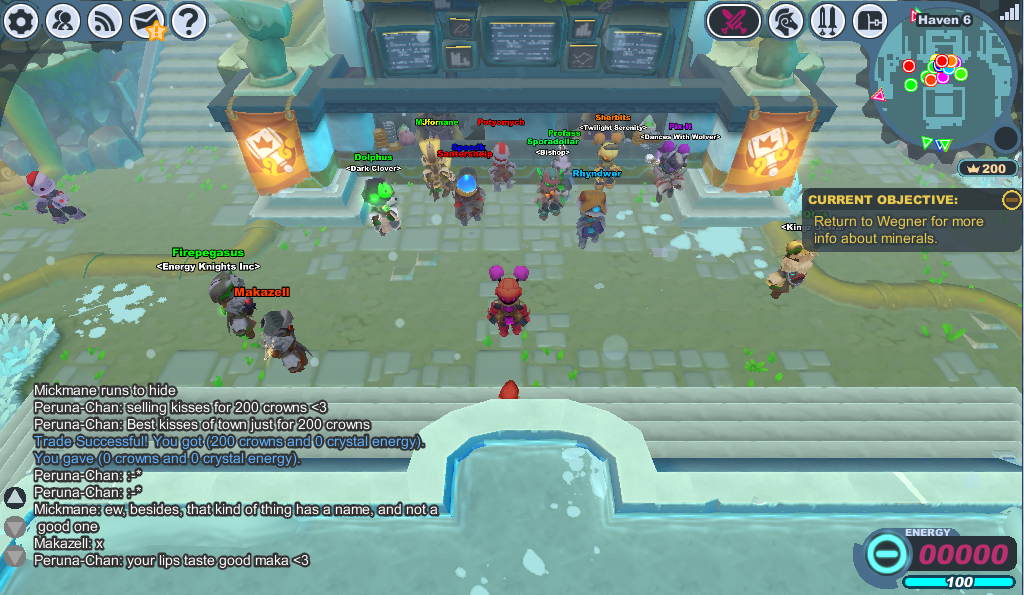Screen dimensions: 1024x595
Task: Open the question mark help menu
Action: pos(189,20)
